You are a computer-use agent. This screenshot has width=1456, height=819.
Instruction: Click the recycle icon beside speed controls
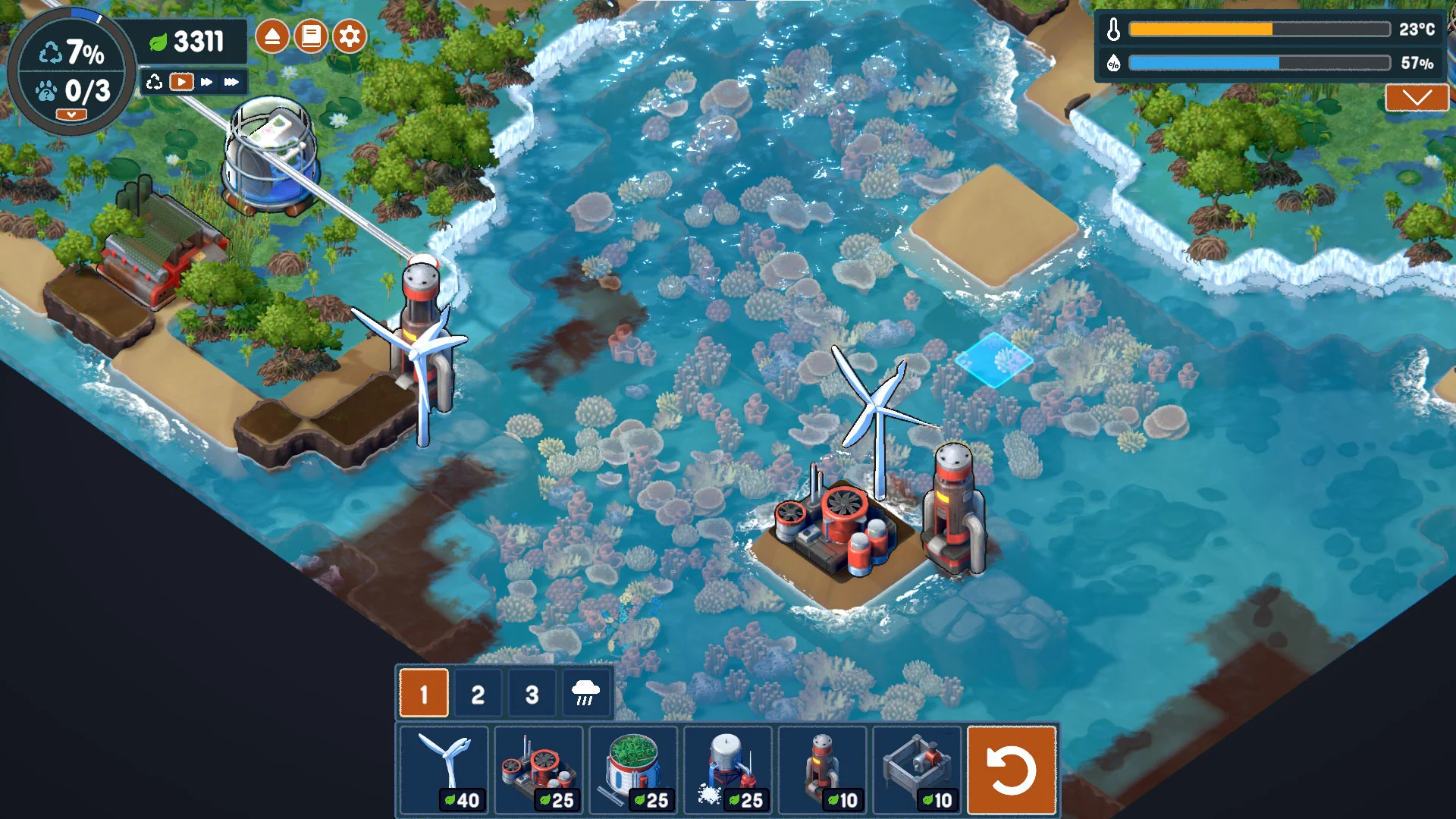[155, 82]
